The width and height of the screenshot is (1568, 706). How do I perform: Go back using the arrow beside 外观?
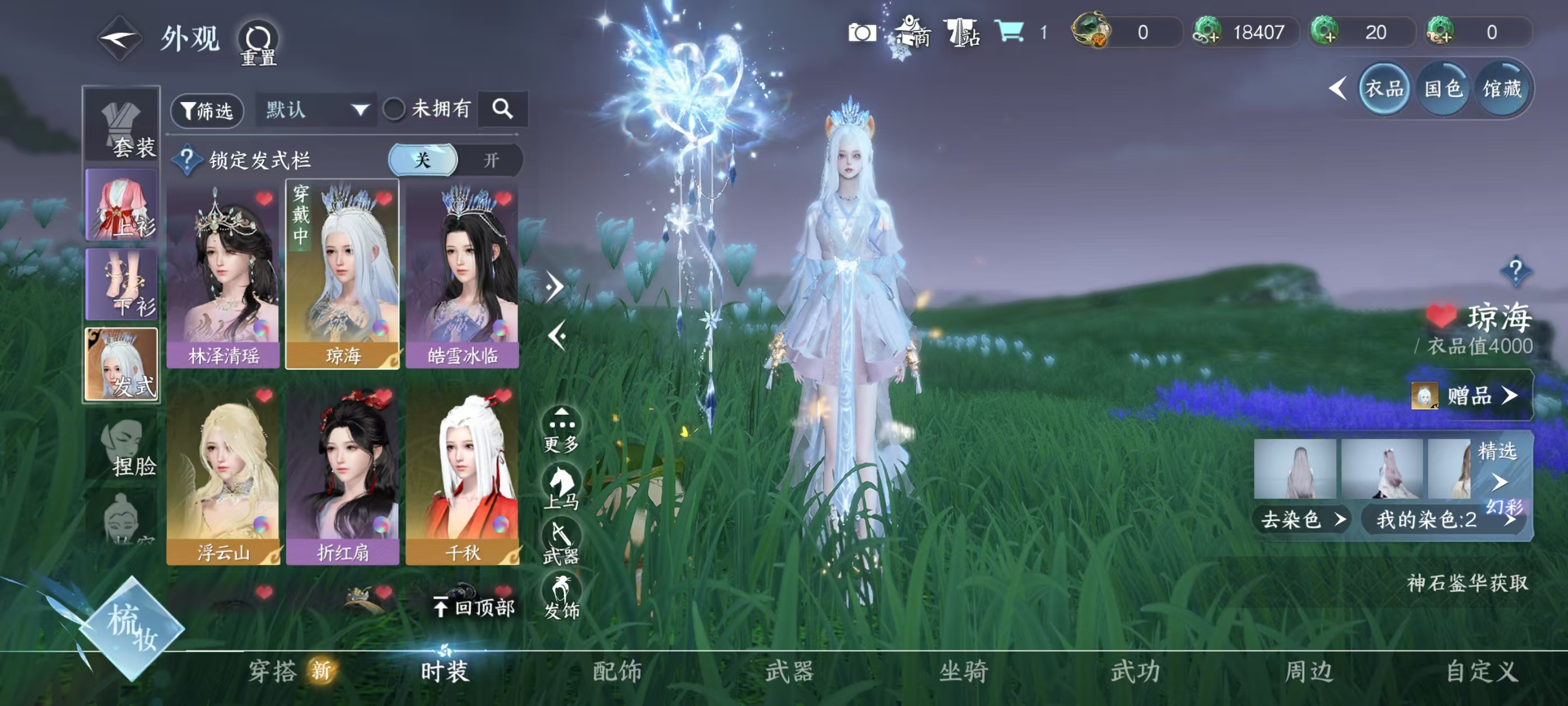(119, 39)
